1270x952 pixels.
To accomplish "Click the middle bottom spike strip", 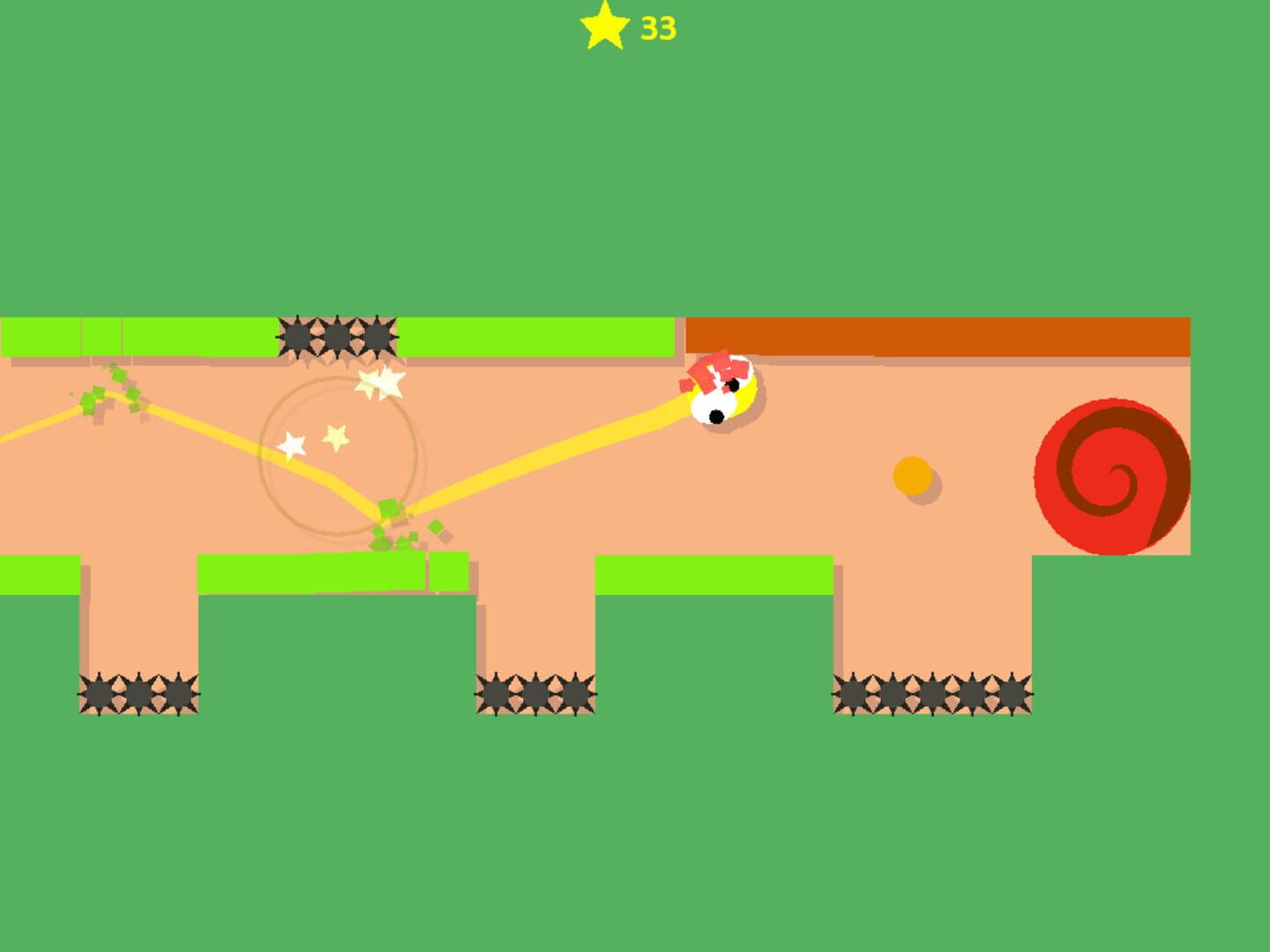I will pyautogui.click(x=536, y=694).
